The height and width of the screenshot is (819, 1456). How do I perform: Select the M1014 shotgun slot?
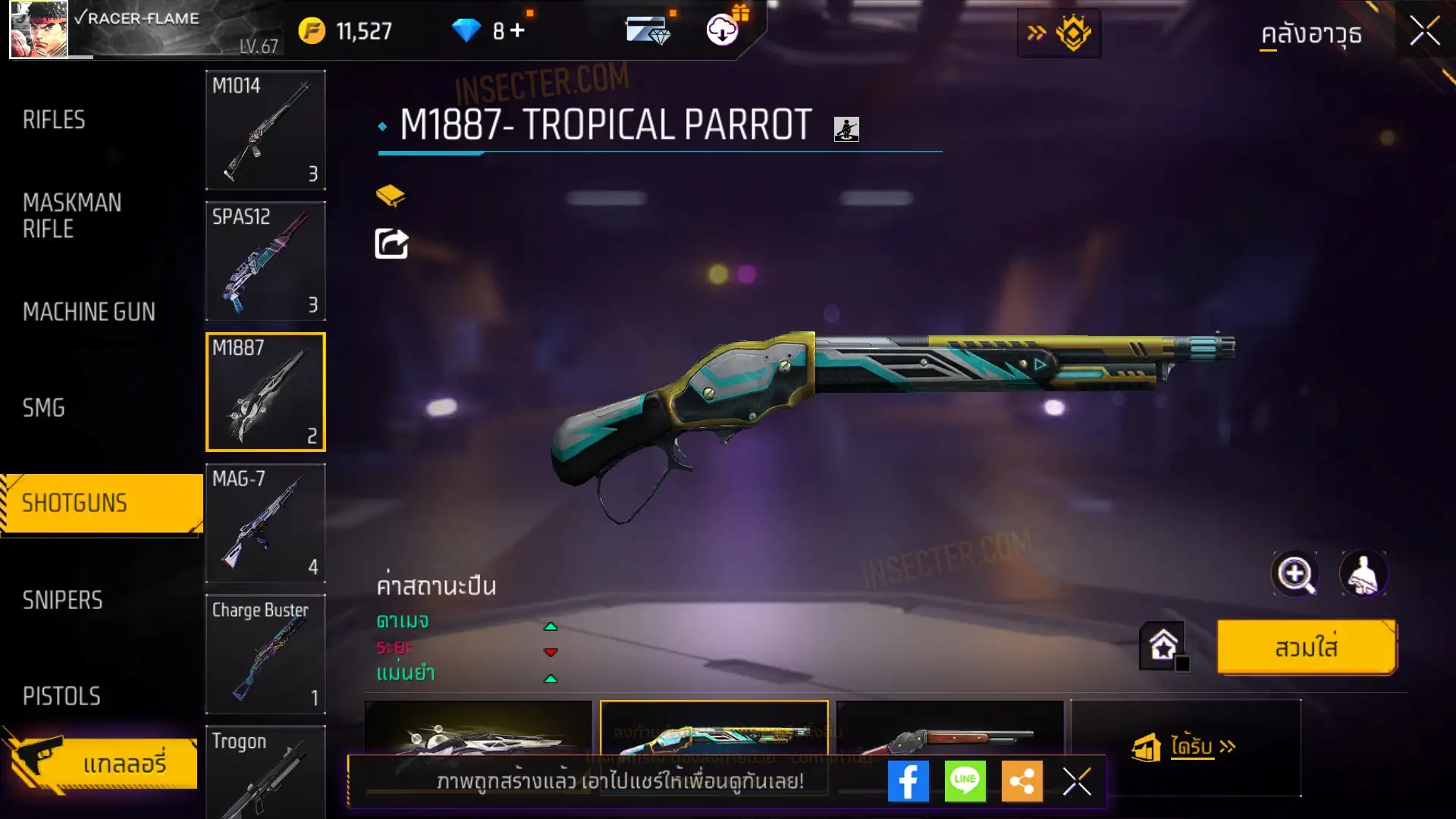265,130
